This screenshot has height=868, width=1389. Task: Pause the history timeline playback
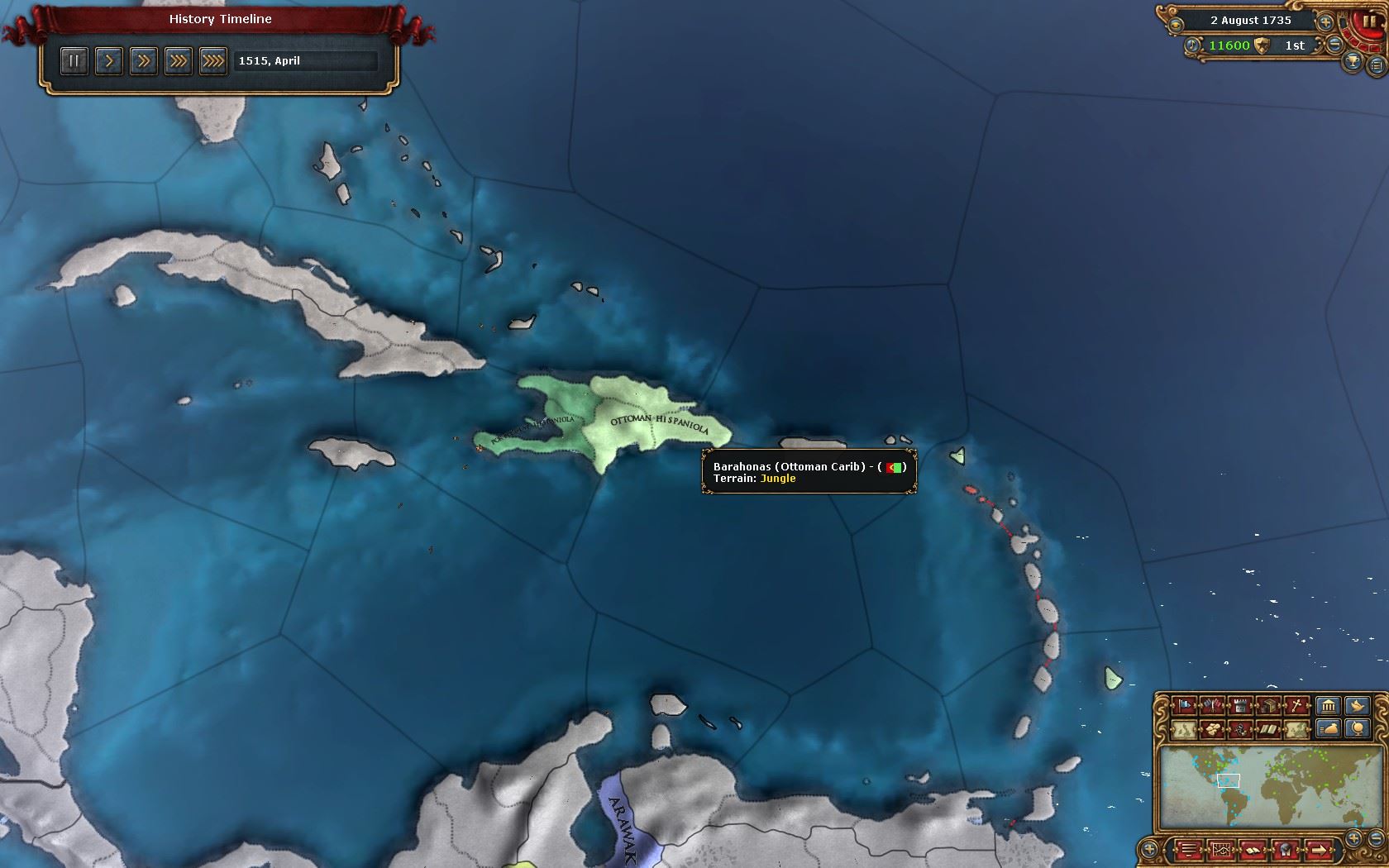[74, 60]
